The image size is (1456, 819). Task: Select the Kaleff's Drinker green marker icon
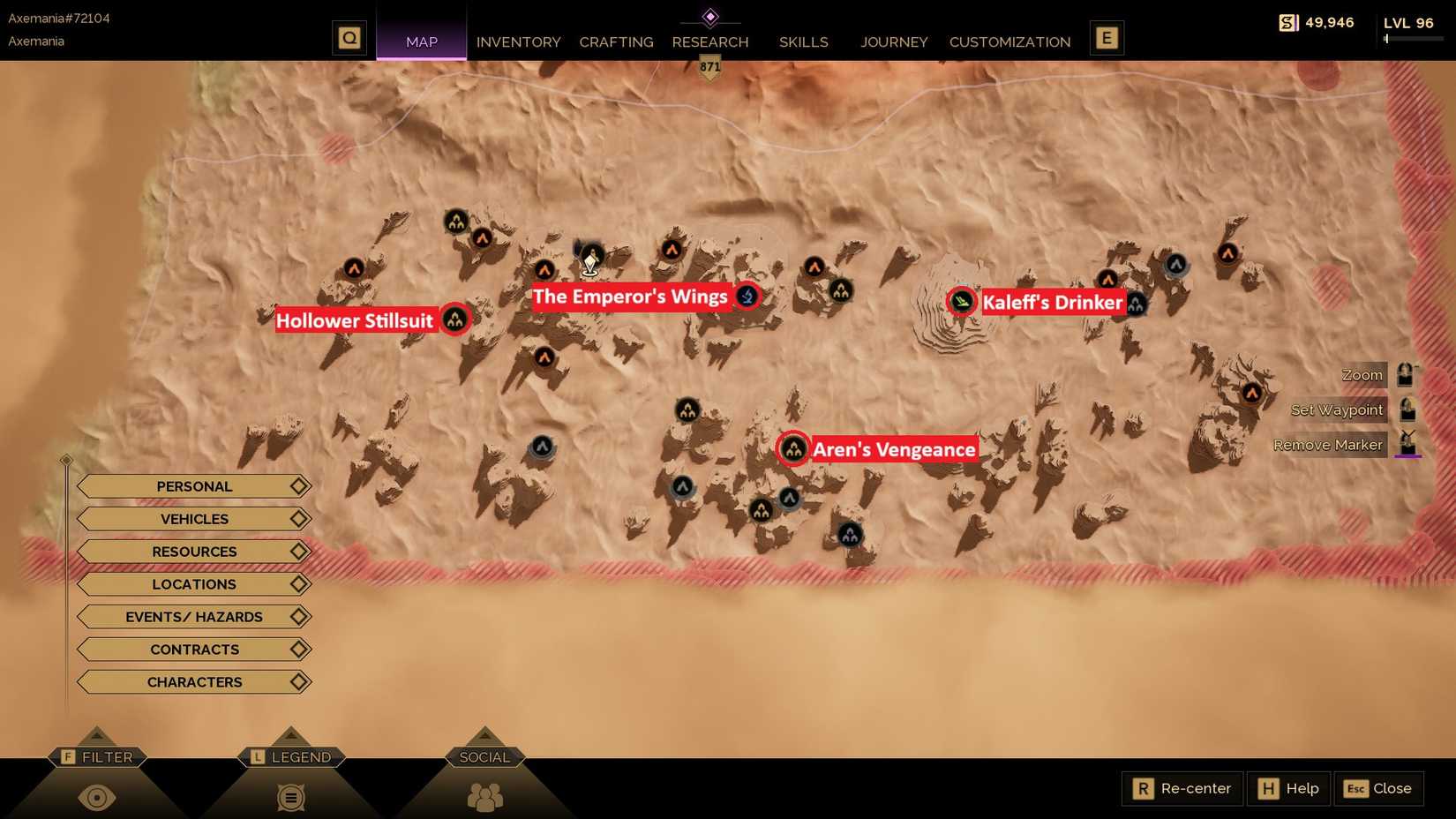961,301
